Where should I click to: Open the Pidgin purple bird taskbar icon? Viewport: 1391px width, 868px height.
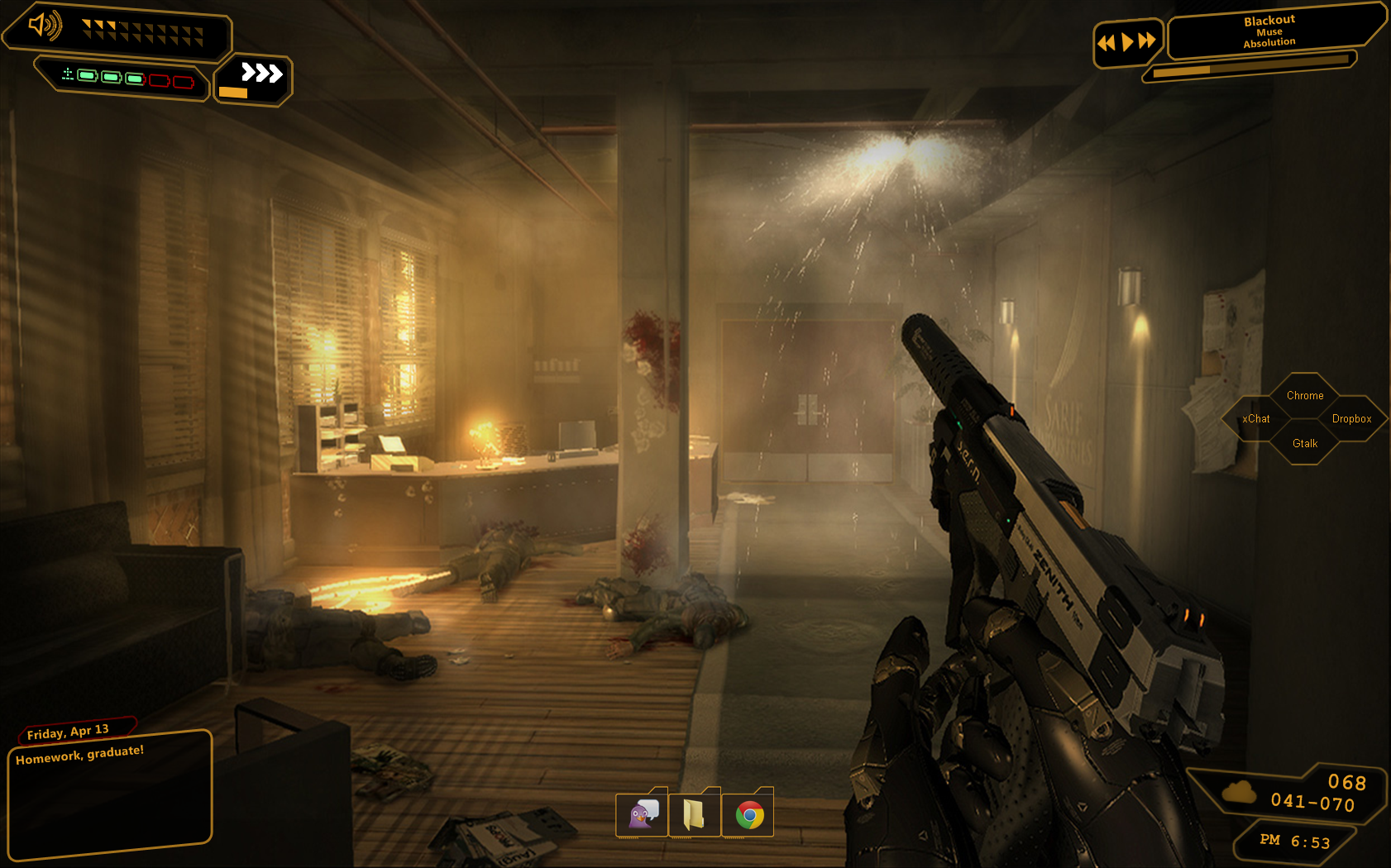(643, 815)
